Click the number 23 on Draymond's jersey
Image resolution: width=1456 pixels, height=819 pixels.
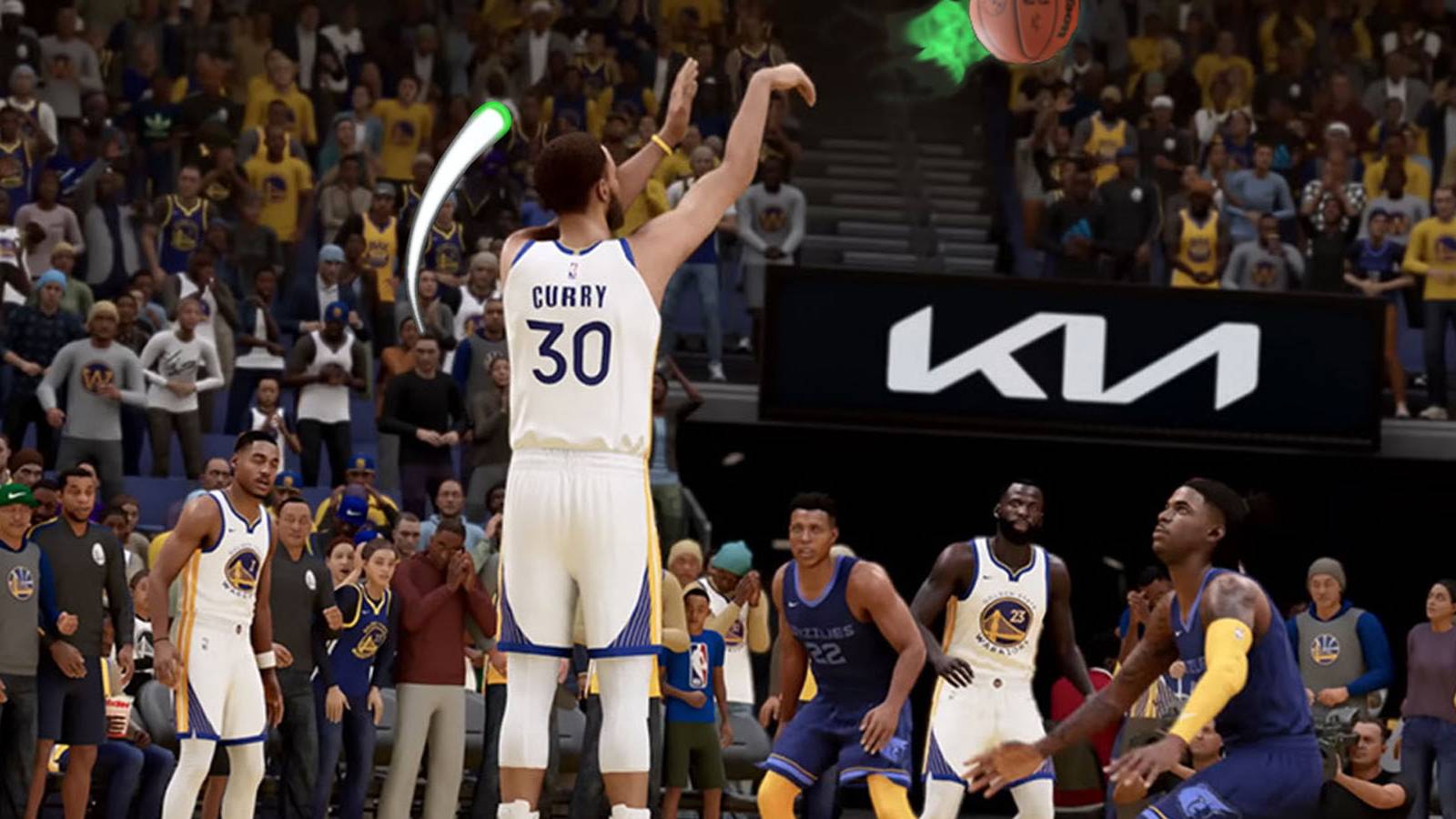pyautogui.click(x=1017, y=616)
